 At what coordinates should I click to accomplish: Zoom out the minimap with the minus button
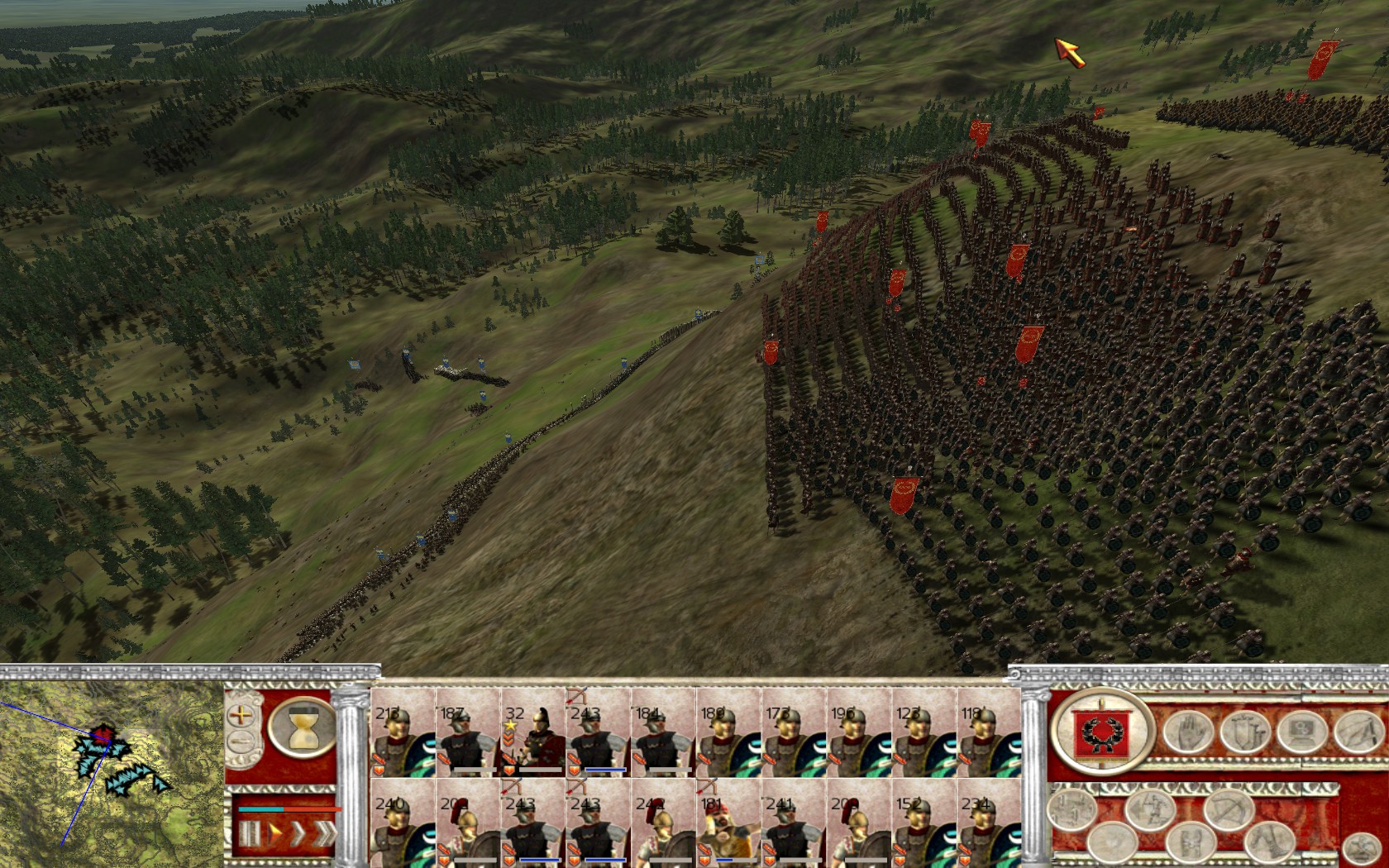click(241, 742)
